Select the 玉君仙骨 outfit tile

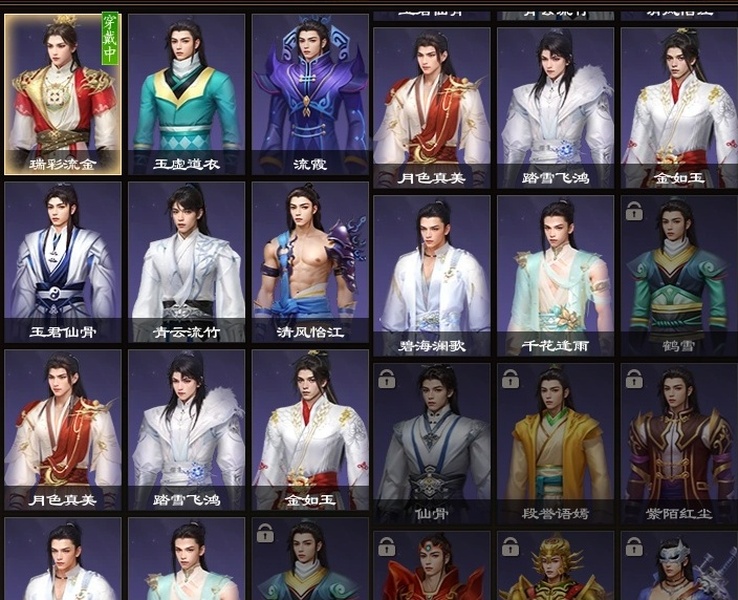[63, 262]
